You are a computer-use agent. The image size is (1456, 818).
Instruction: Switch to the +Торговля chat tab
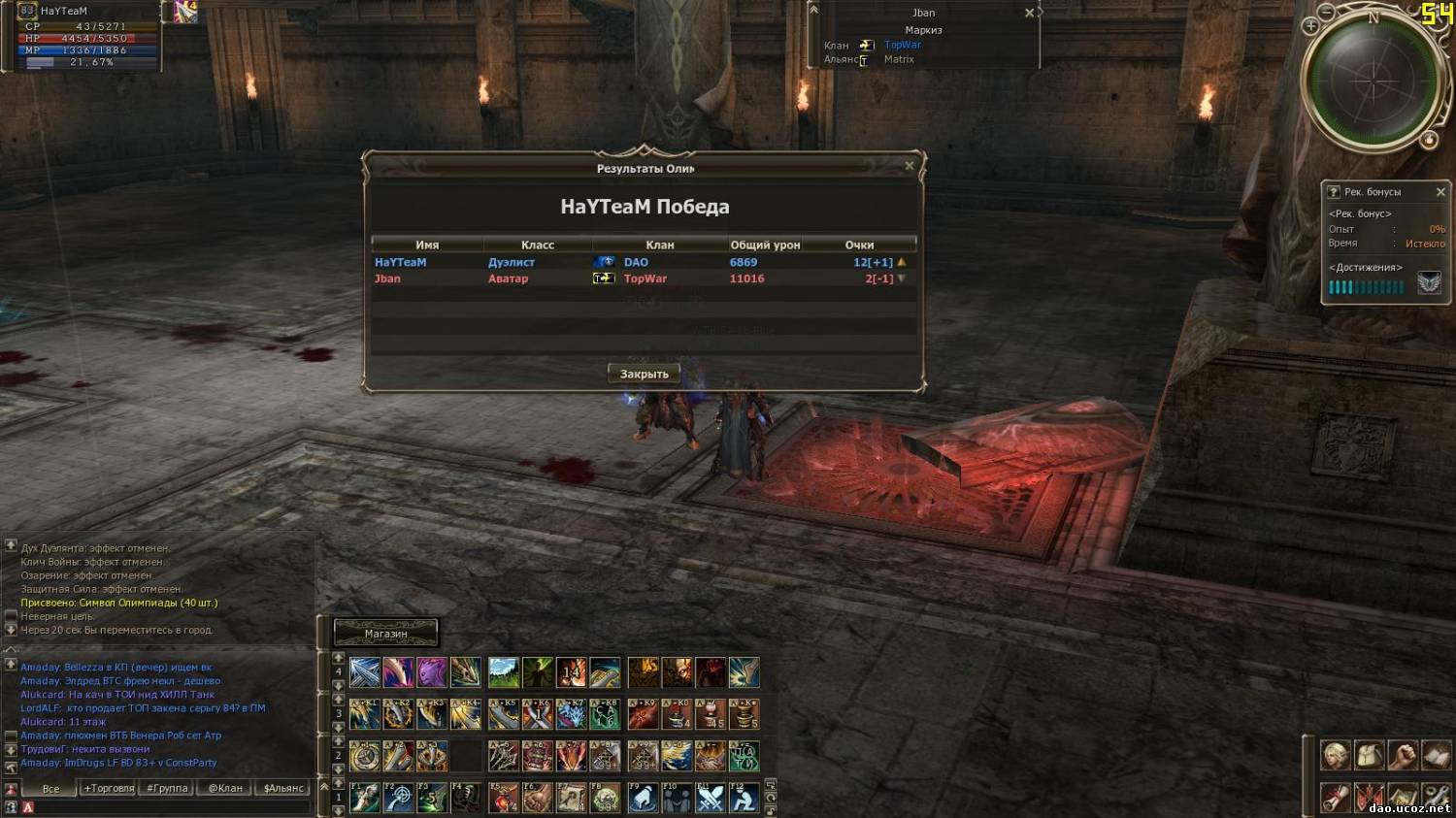pyautogui.click(x=109, y=788)
